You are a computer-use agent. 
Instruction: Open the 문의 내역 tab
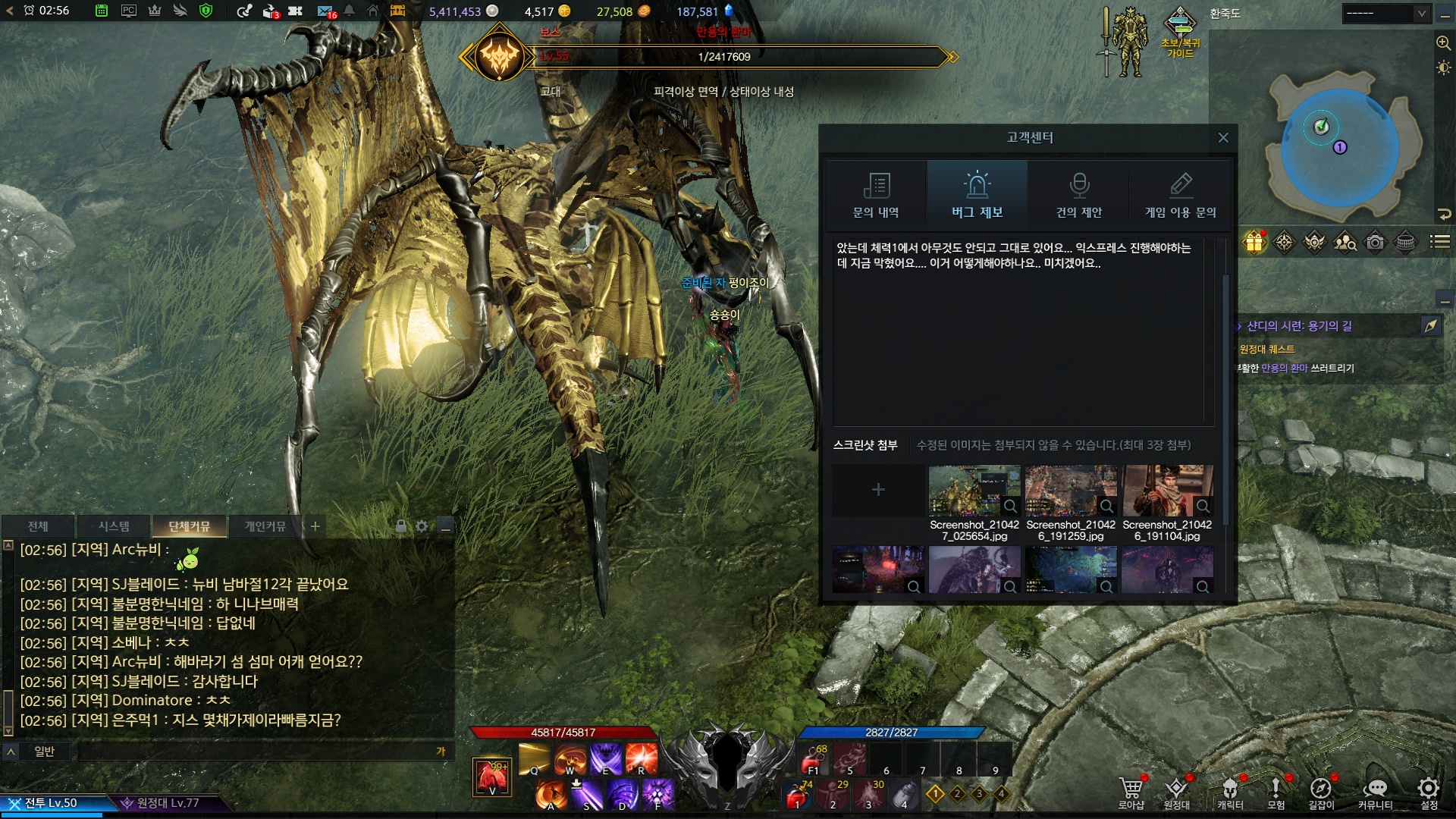pyautogui.click(x=876, y=195)
